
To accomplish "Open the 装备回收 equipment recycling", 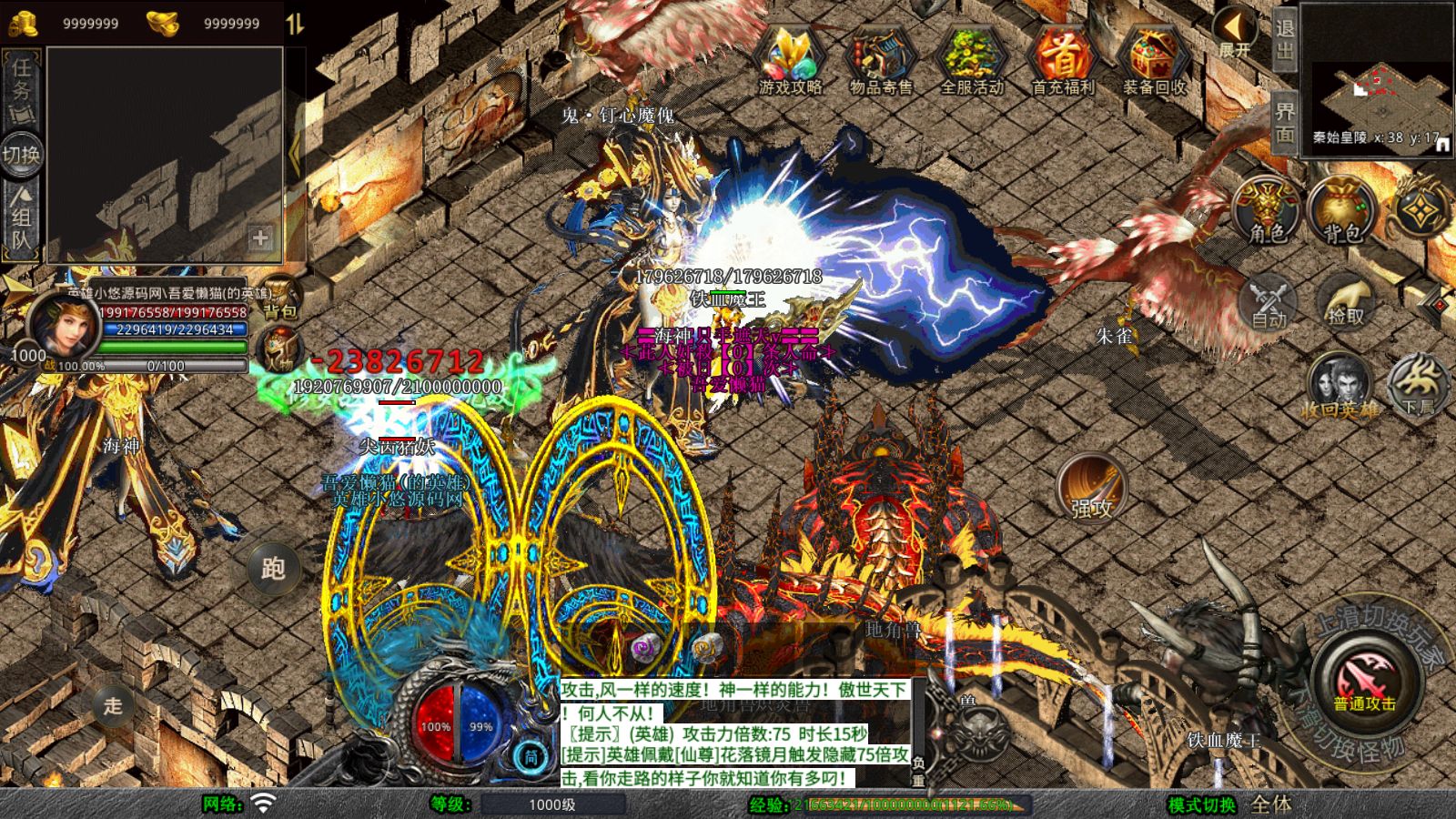I will pos(1154,60).
